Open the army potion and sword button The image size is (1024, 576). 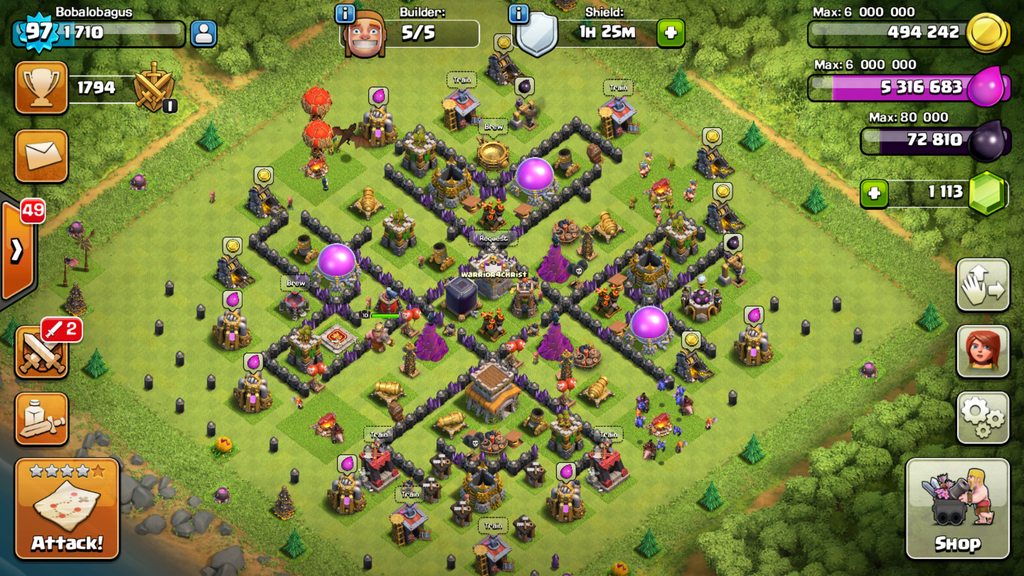41,418
